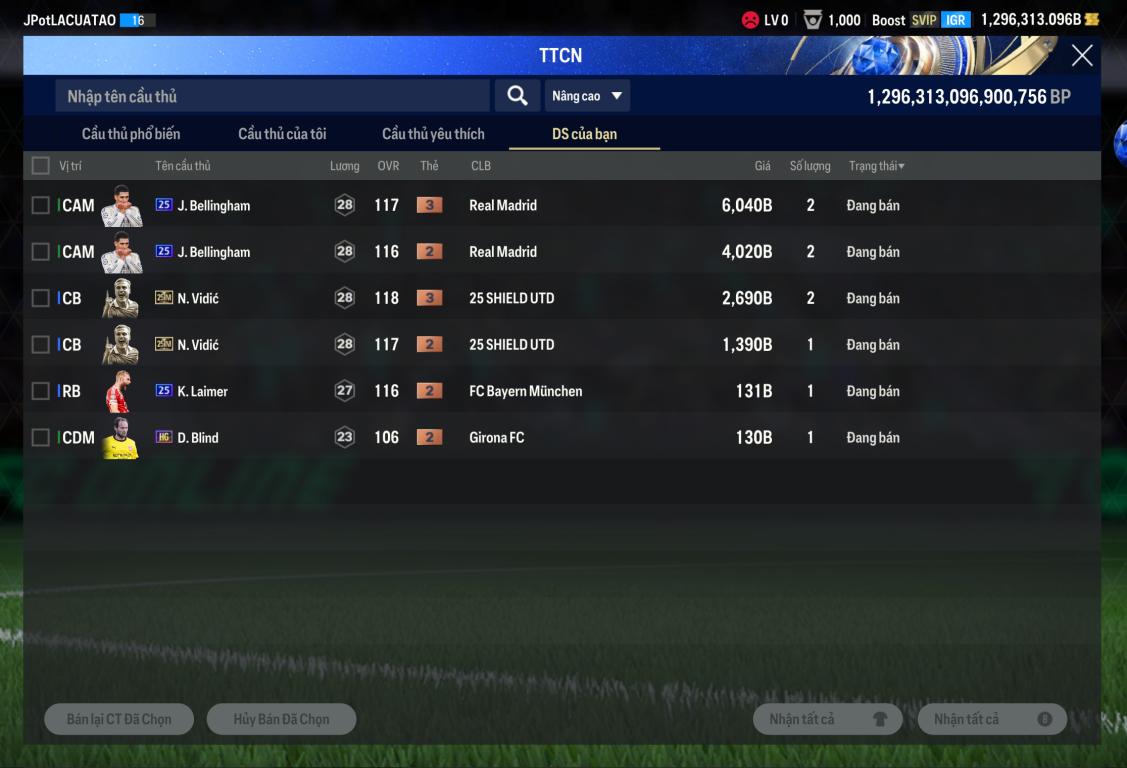Switch to the Cầu thủ phổ biến tab
Screen dimensions: 1127x768
click(131, 134)
